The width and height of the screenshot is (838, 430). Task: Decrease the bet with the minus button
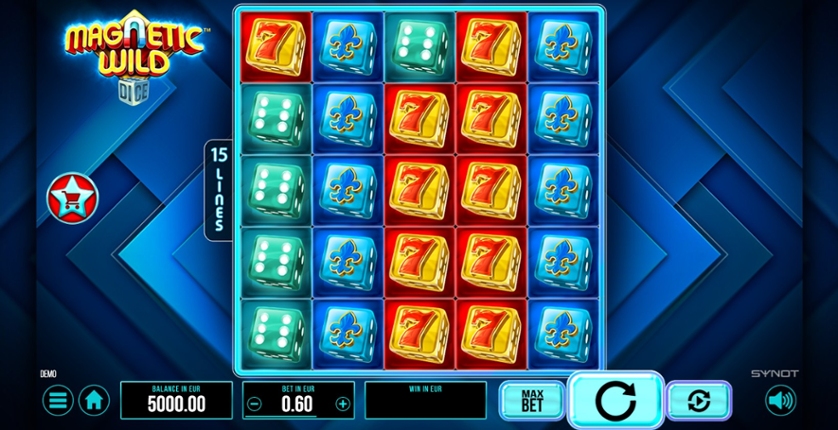tap(256, 404)
